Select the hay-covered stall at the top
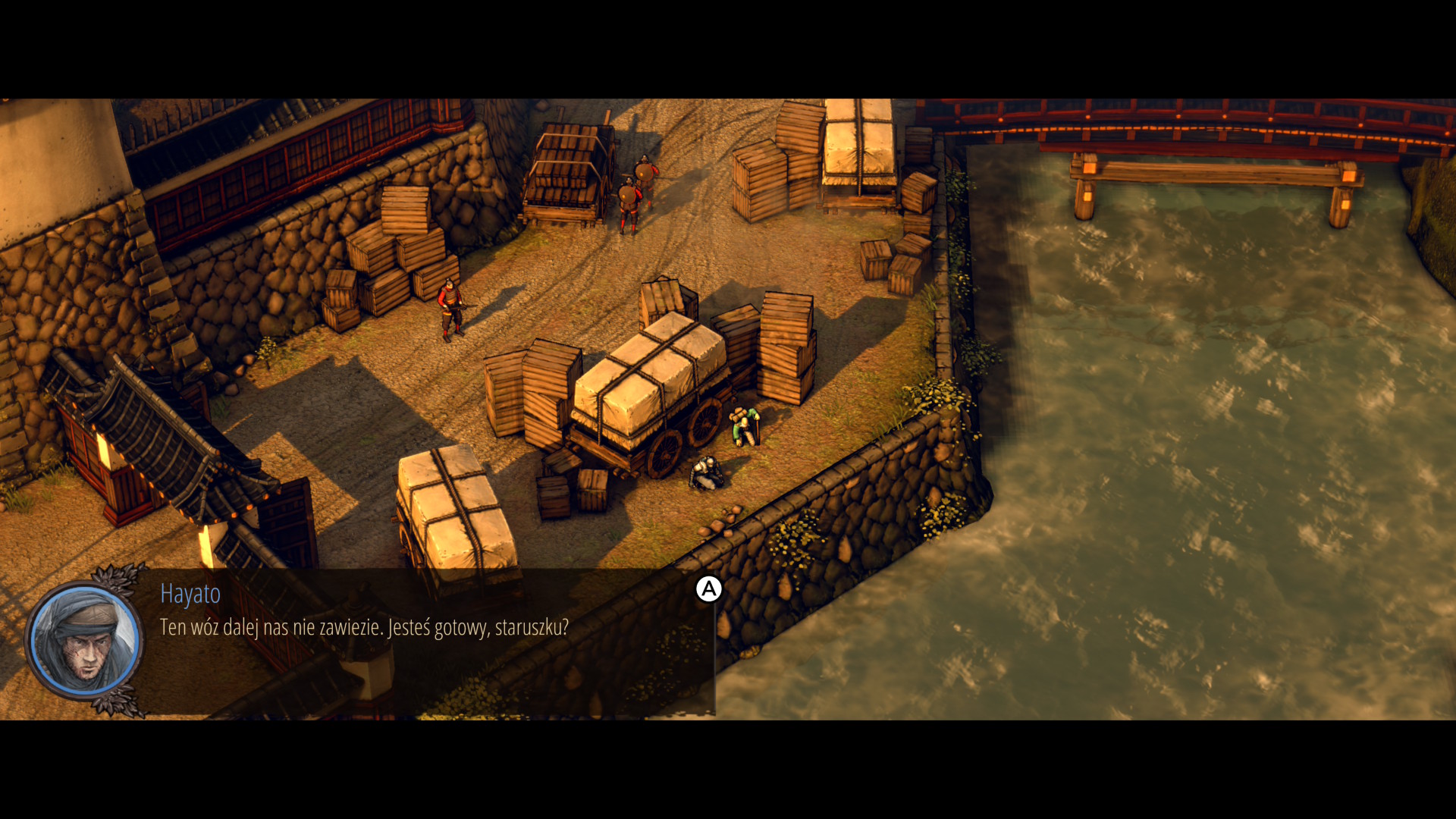This screenshot has height=819, width=1456. [857, 144]
